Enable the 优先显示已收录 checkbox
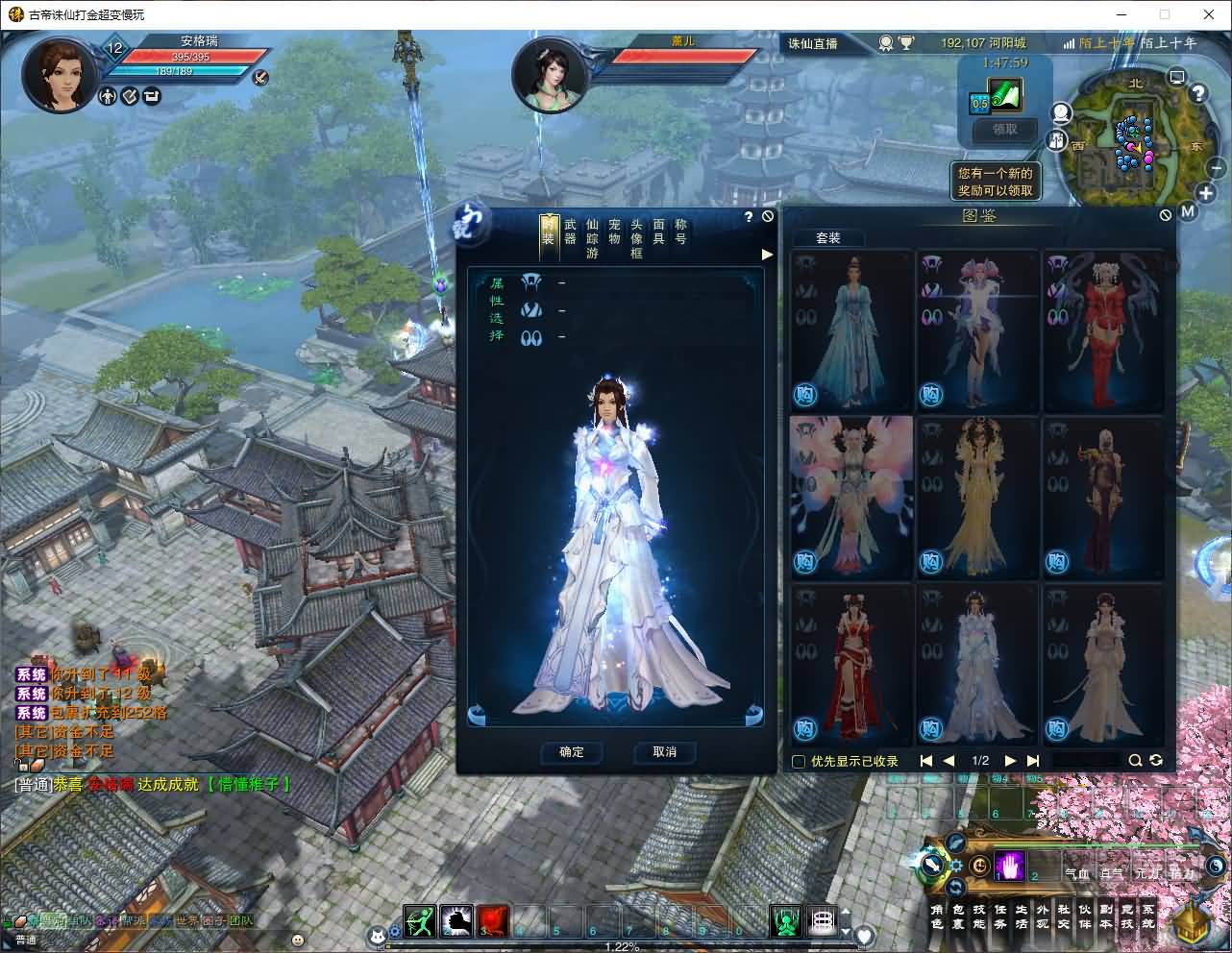1232x953 pixels. [798, 761]
